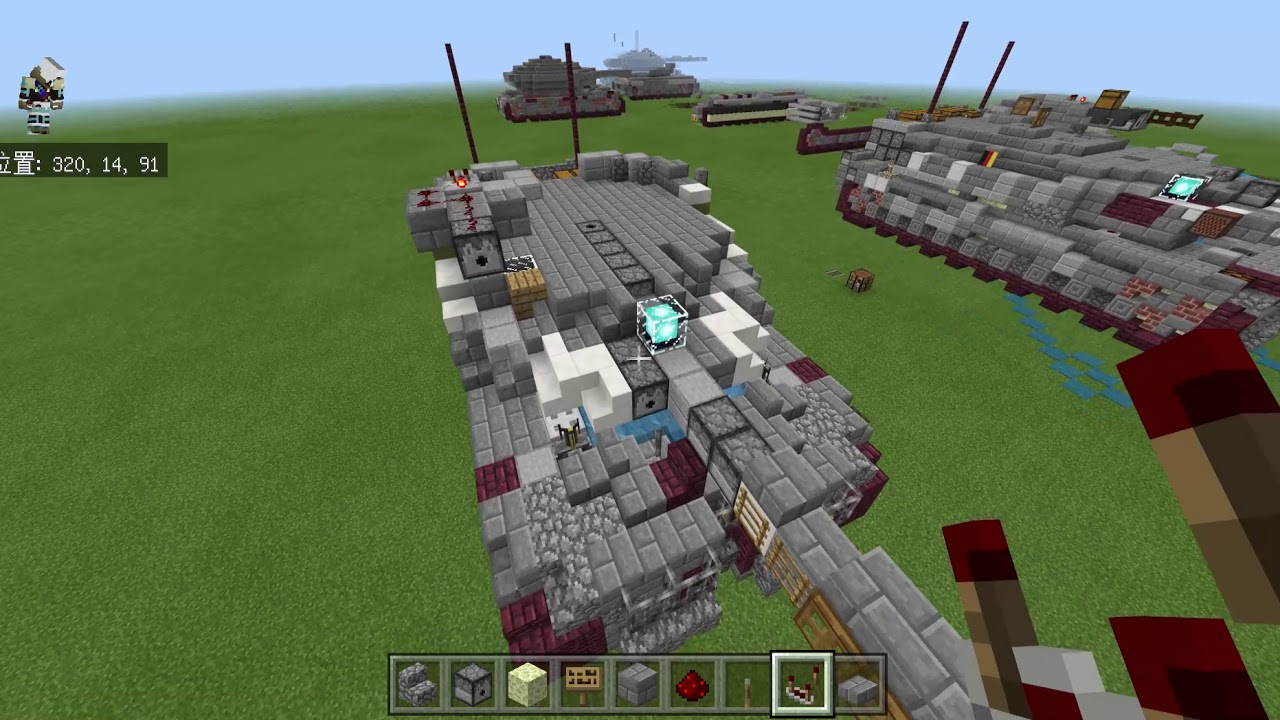The image size is (1280, 720).
Task: Click the ladder on the ship's lower side
Action: coord(753,518)
